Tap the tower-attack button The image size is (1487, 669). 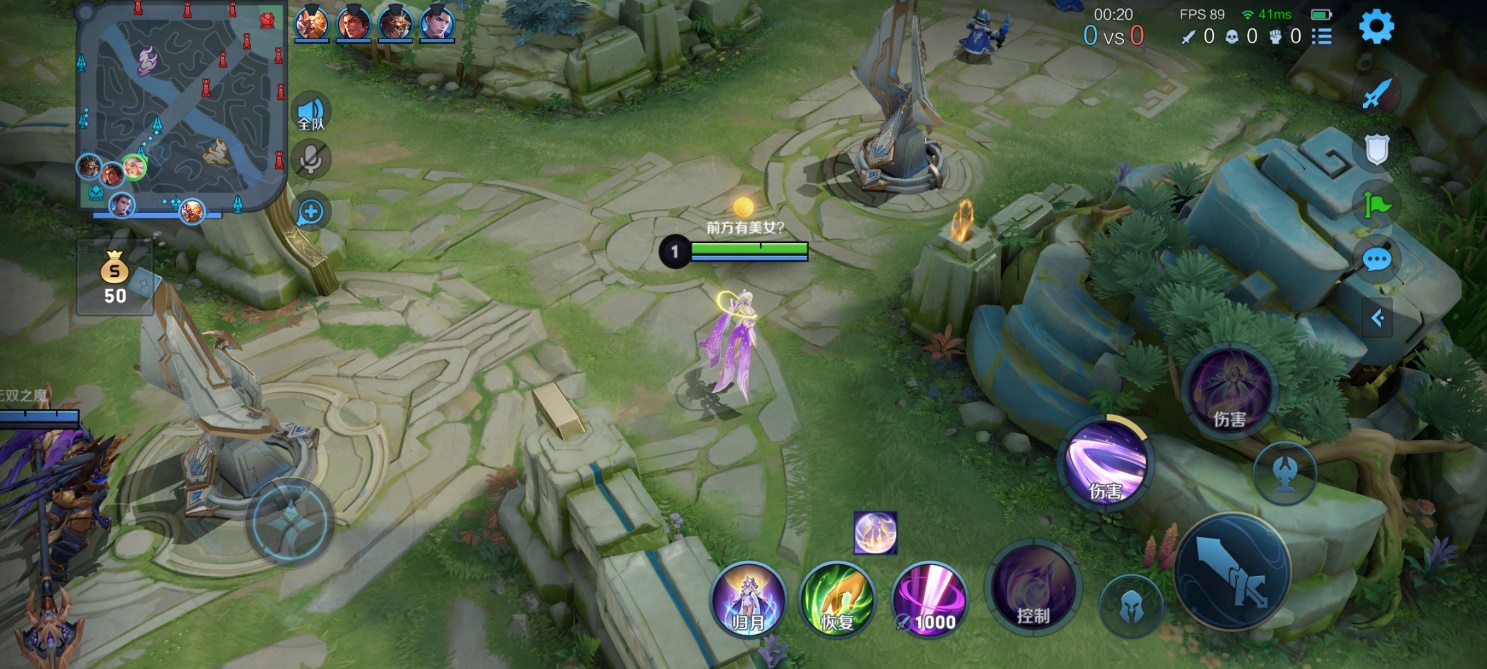pyautogui.click(x=1284, y=472)
